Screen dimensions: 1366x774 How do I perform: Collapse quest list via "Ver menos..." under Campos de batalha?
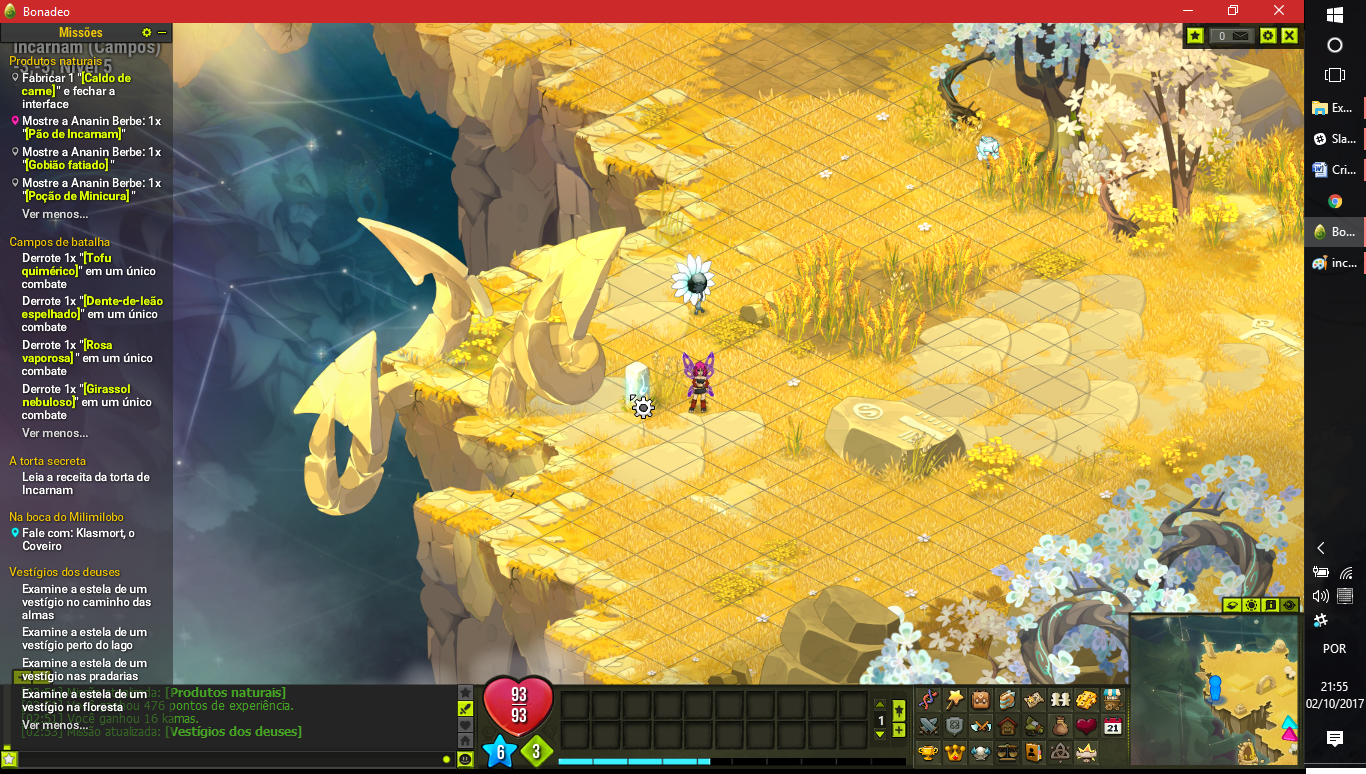(55, 433)
